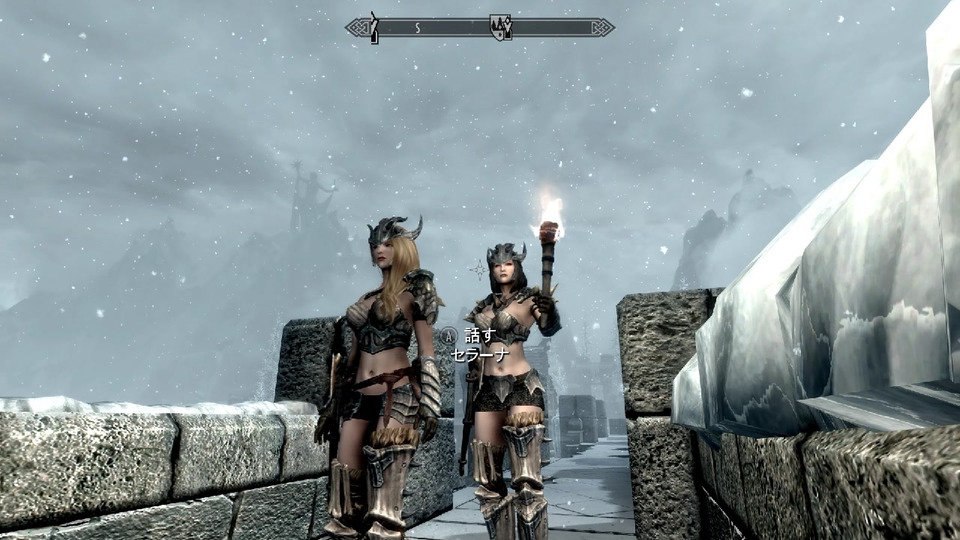The width and height of the screenshot is (960, 540).
Task: Select the tower marker at the compass's left end
Action: pyautogui.click(x=373, y=27)
